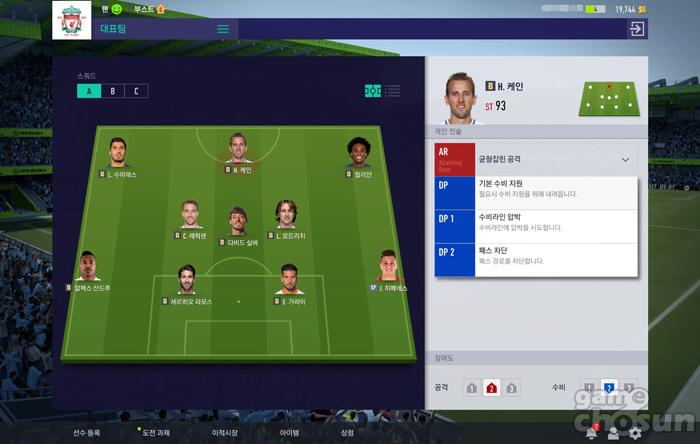
Task: Set defense participation to level 1
Action: pyautogui.click(x=588, y=387)
